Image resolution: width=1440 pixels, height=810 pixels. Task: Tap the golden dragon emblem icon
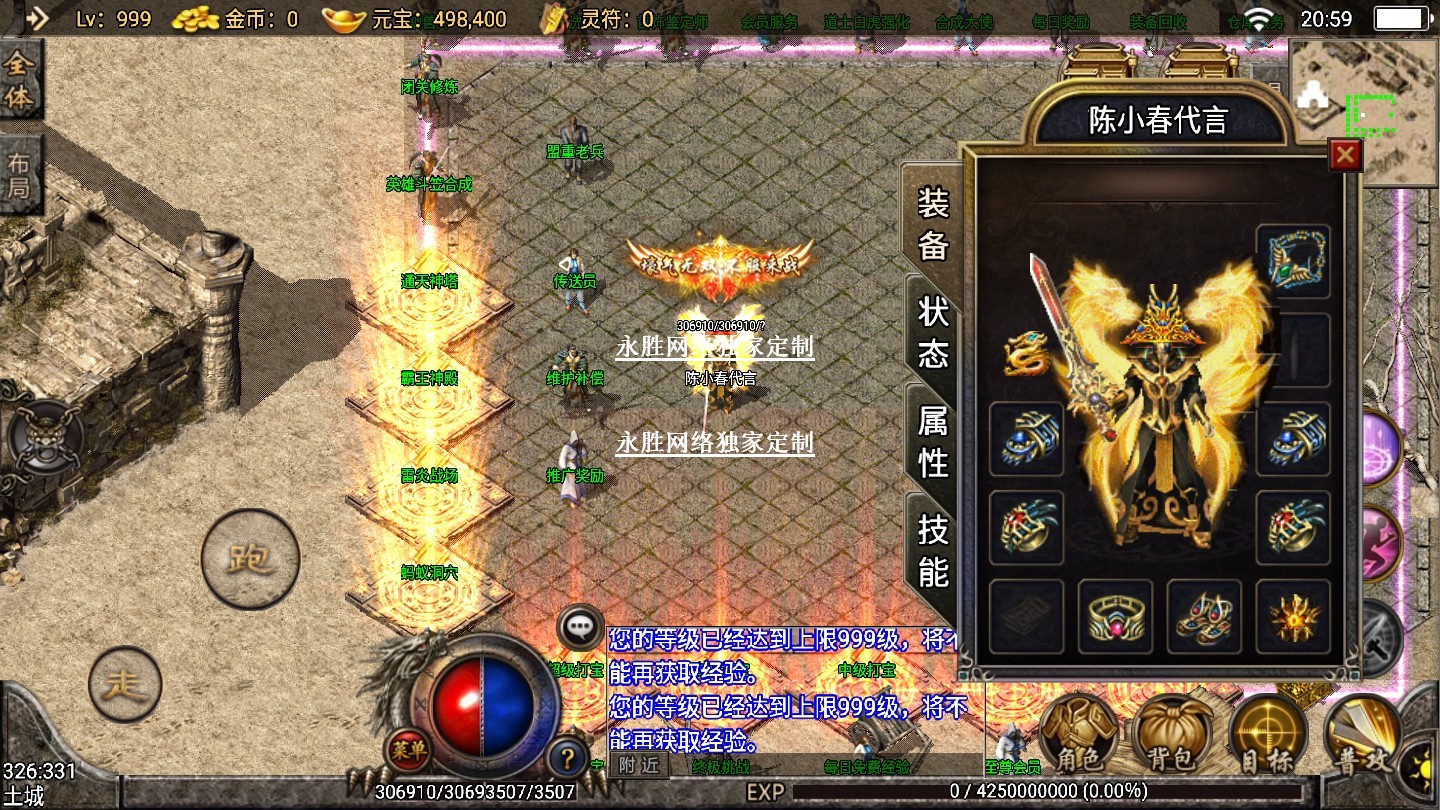pyautogui.click(x=1026, y=352)
